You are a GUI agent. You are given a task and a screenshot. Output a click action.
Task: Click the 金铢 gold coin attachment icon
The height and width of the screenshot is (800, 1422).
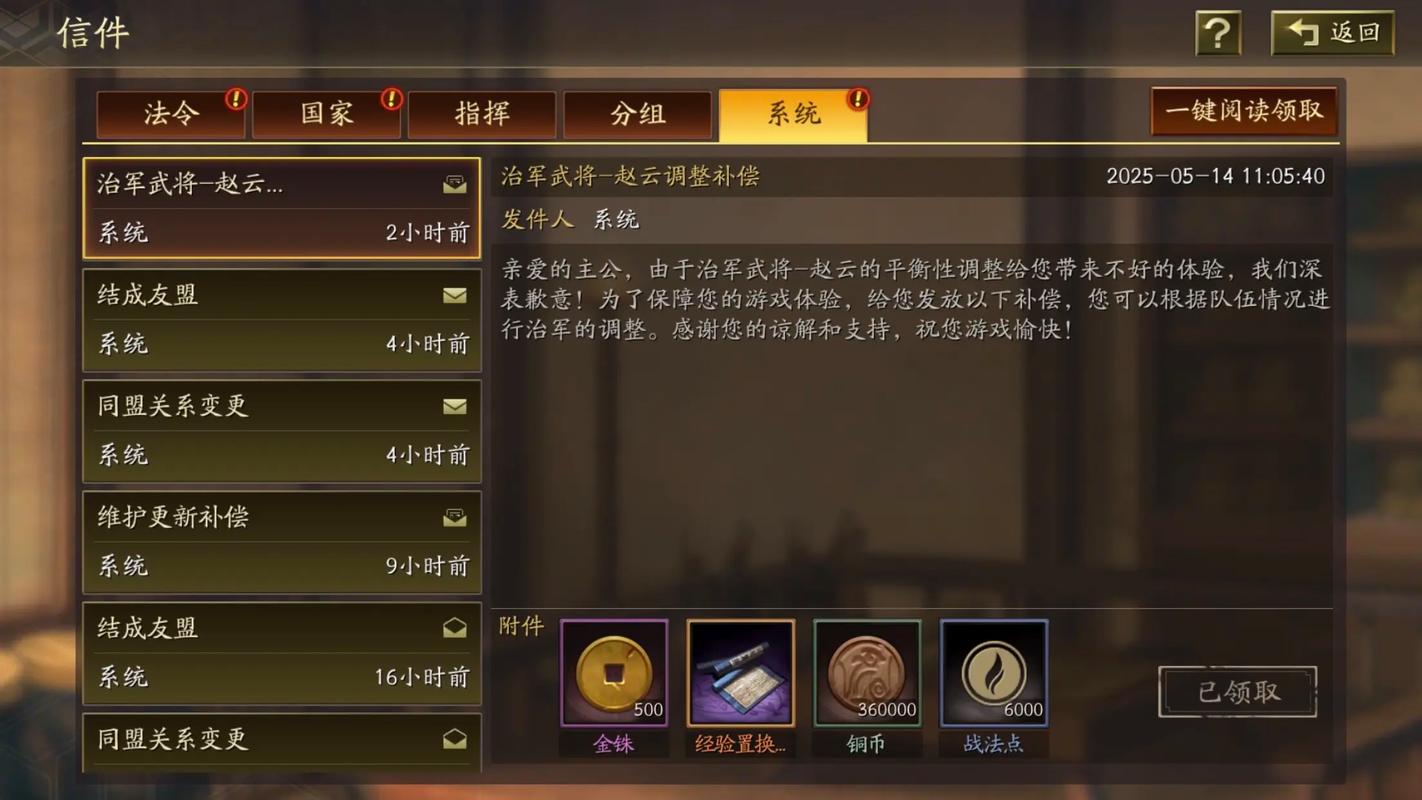(613, 670)
